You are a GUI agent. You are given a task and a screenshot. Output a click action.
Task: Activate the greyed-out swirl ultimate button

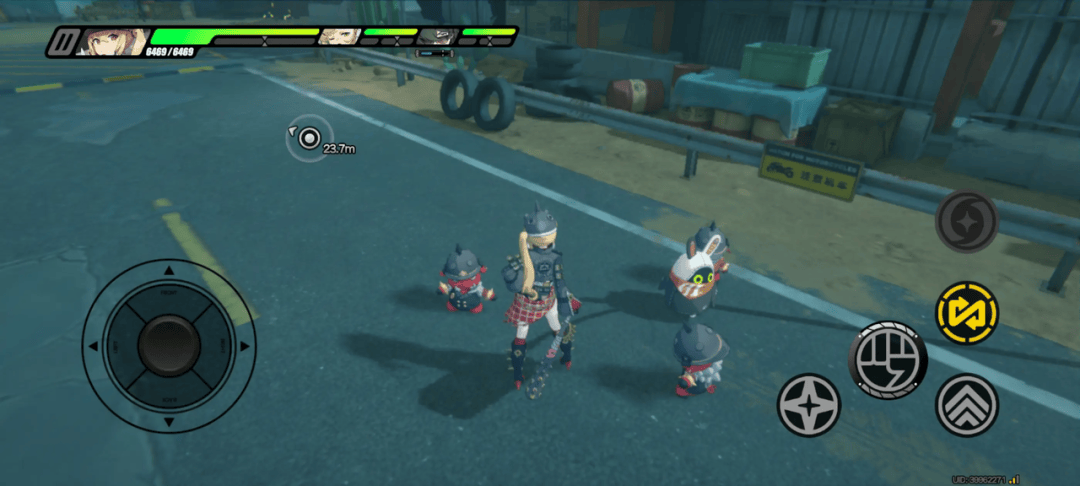(x=967, y=222)
